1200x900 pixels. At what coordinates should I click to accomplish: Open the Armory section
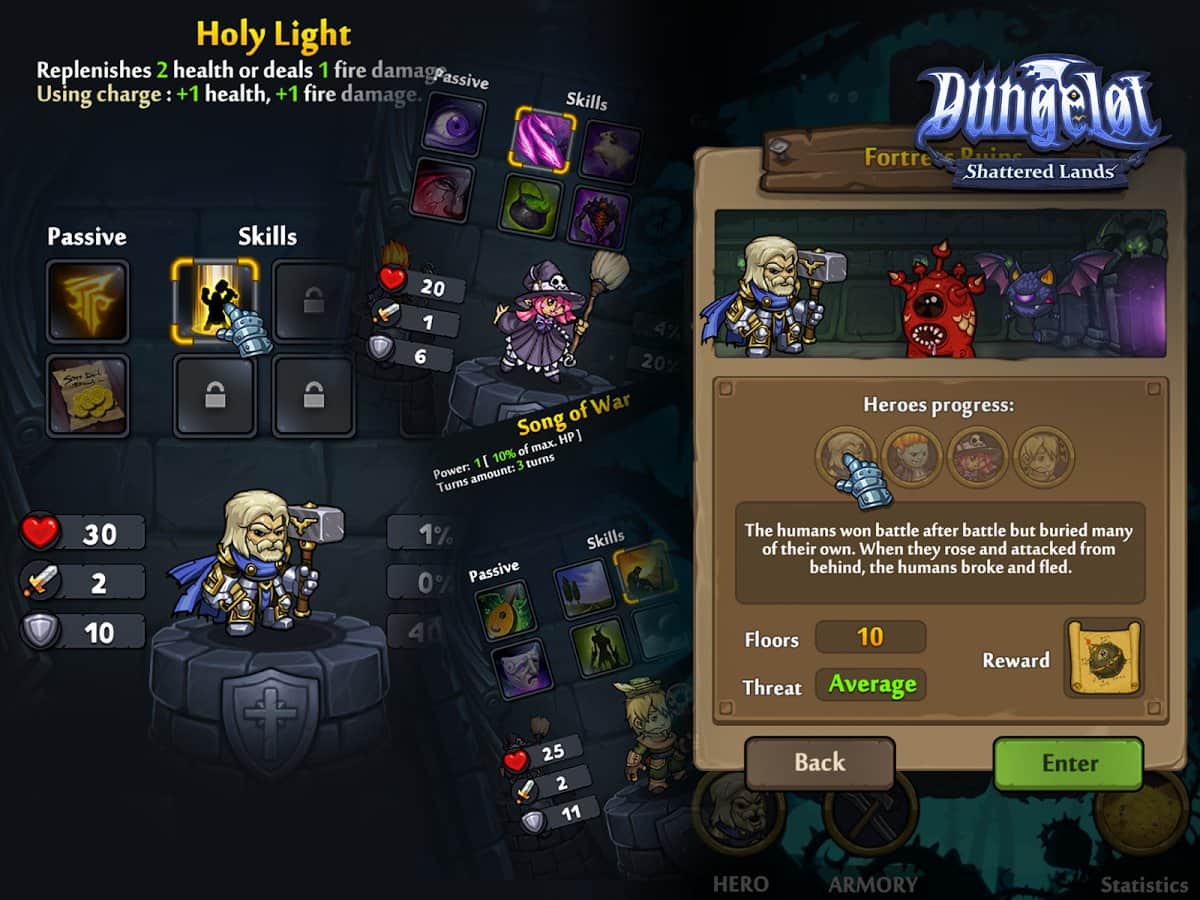(x=872, y=822)
